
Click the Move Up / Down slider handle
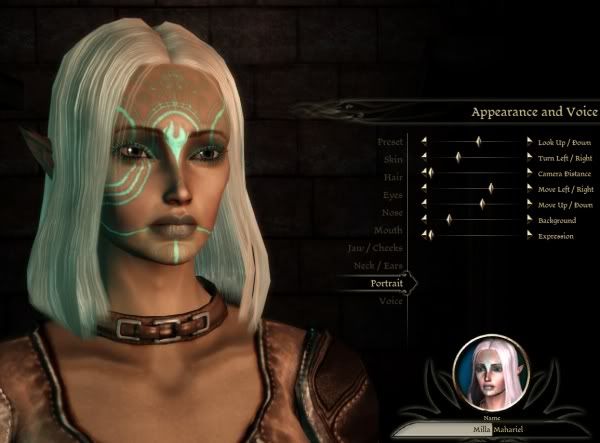(x=482, y=204)
